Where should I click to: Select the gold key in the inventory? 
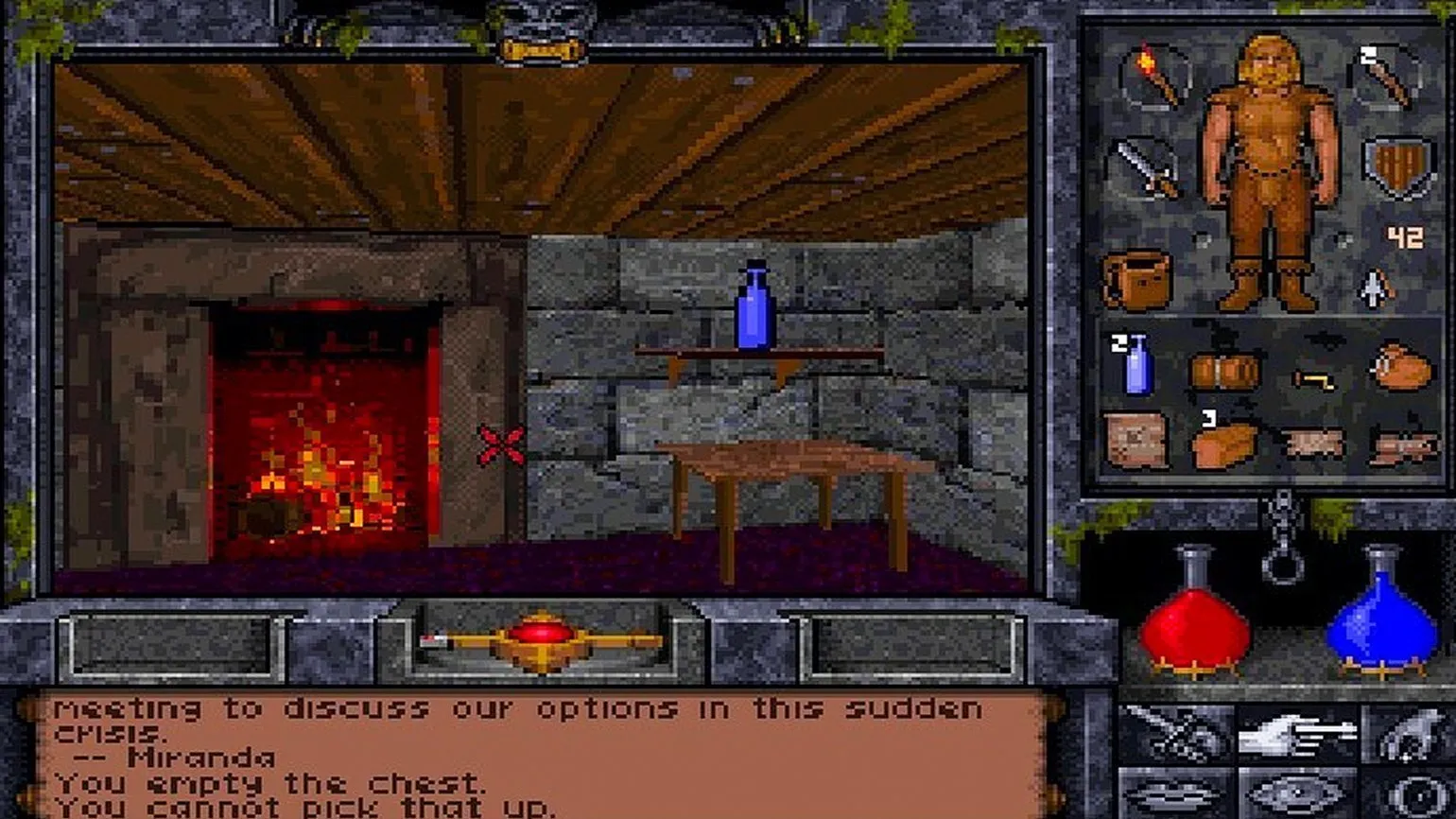(1314, 378)
